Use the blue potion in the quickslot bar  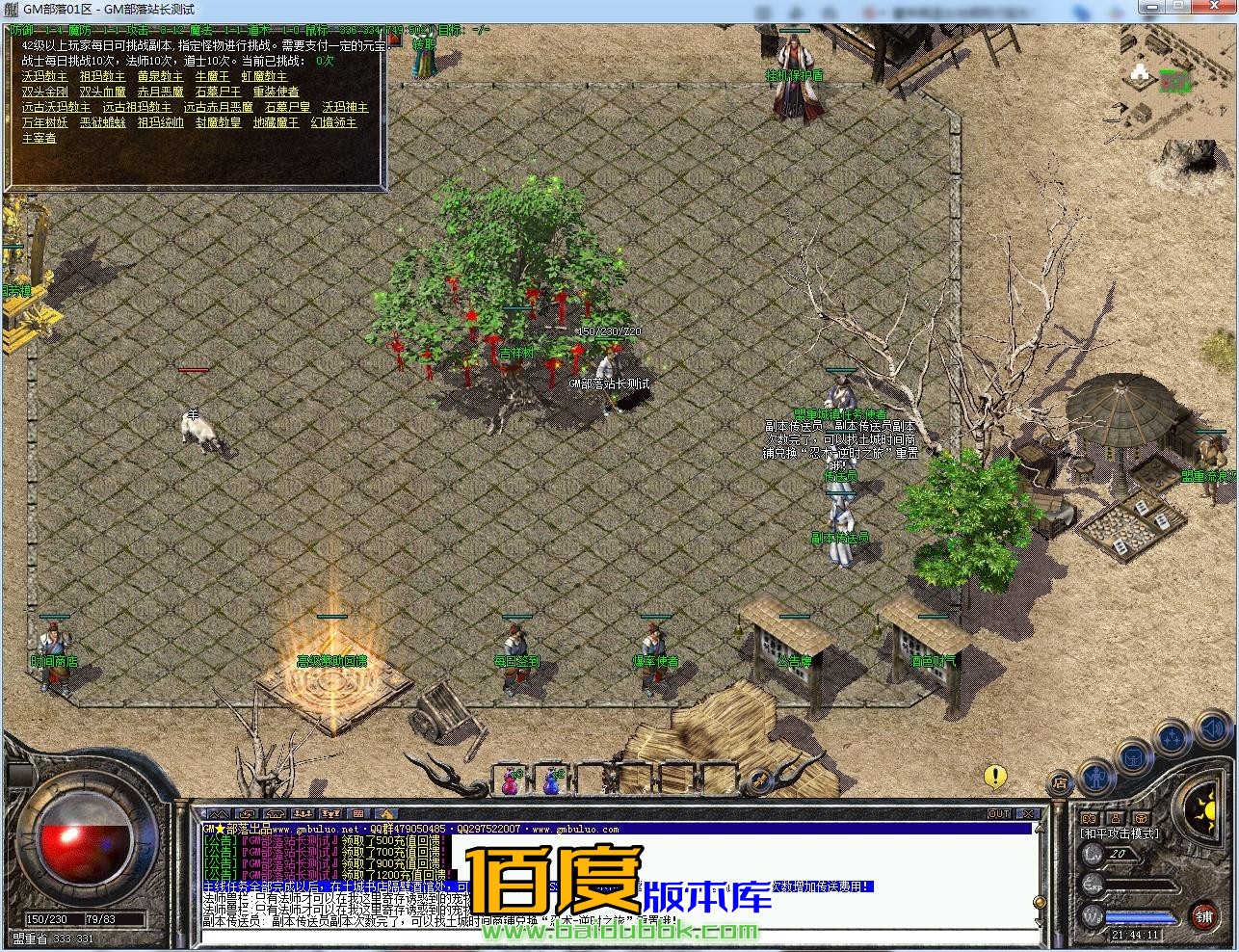click(x=551, y=782)
